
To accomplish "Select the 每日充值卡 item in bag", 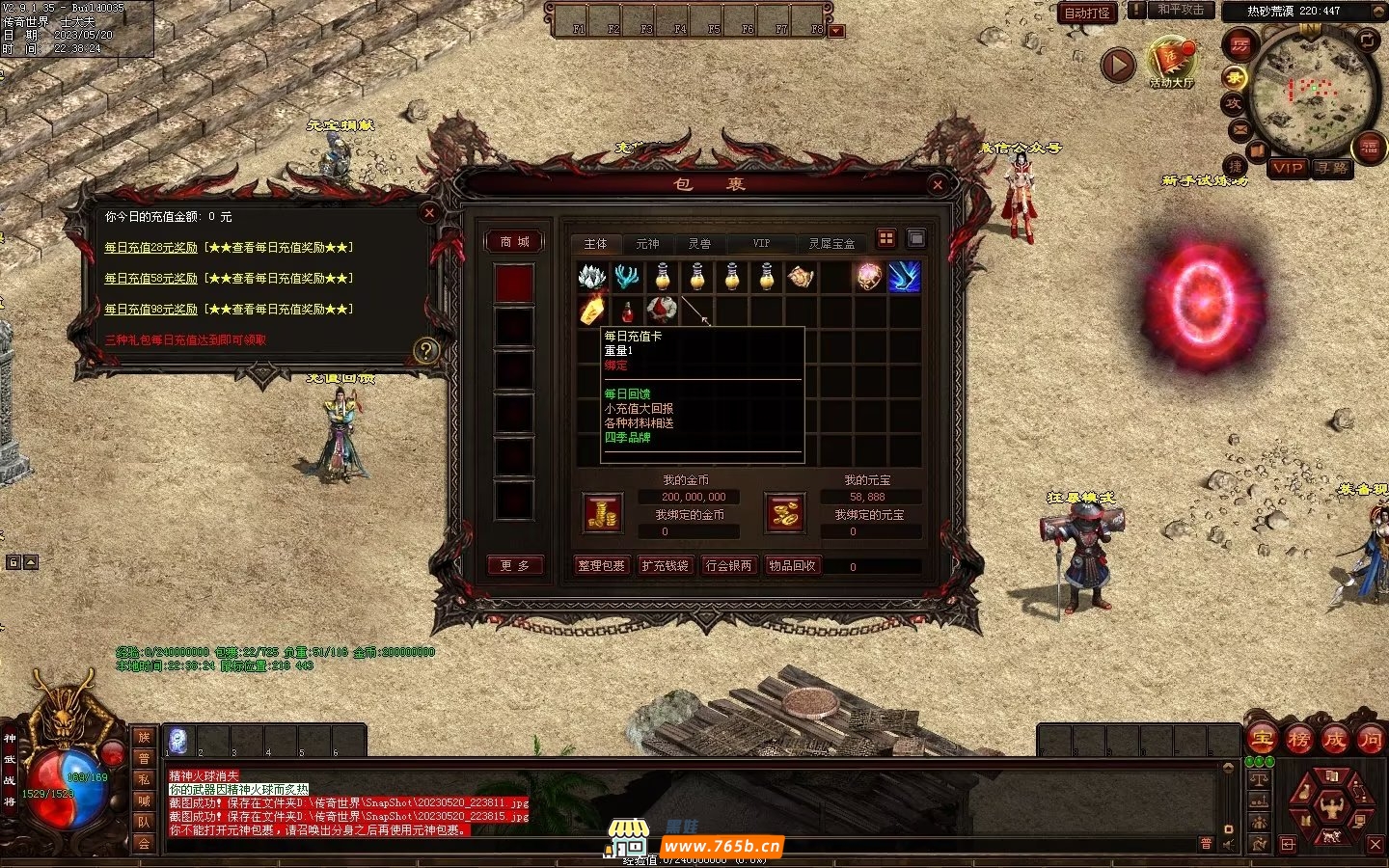I will (x=592, y=311).
